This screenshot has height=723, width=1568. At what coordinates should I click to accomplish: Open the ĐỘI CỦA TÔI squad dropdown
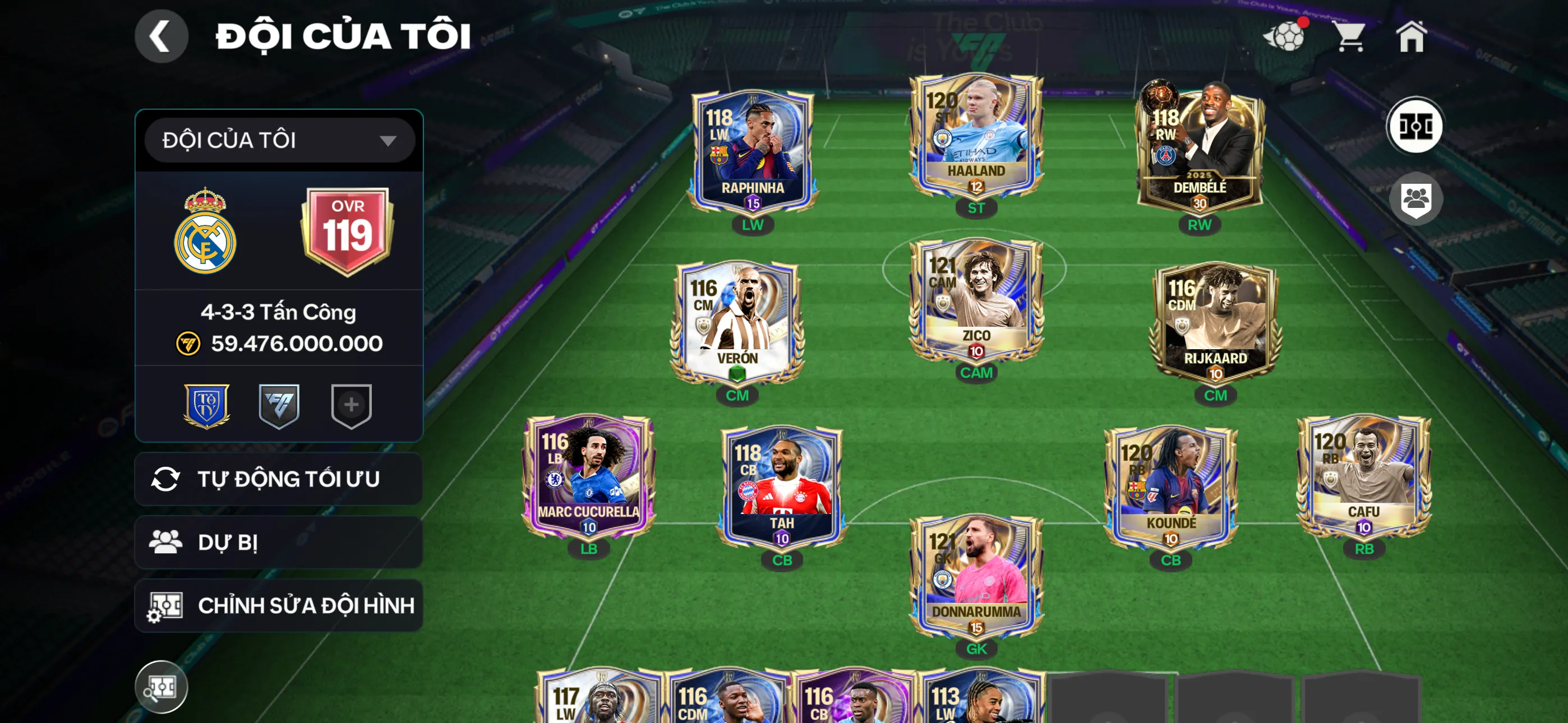coord(279,141)
